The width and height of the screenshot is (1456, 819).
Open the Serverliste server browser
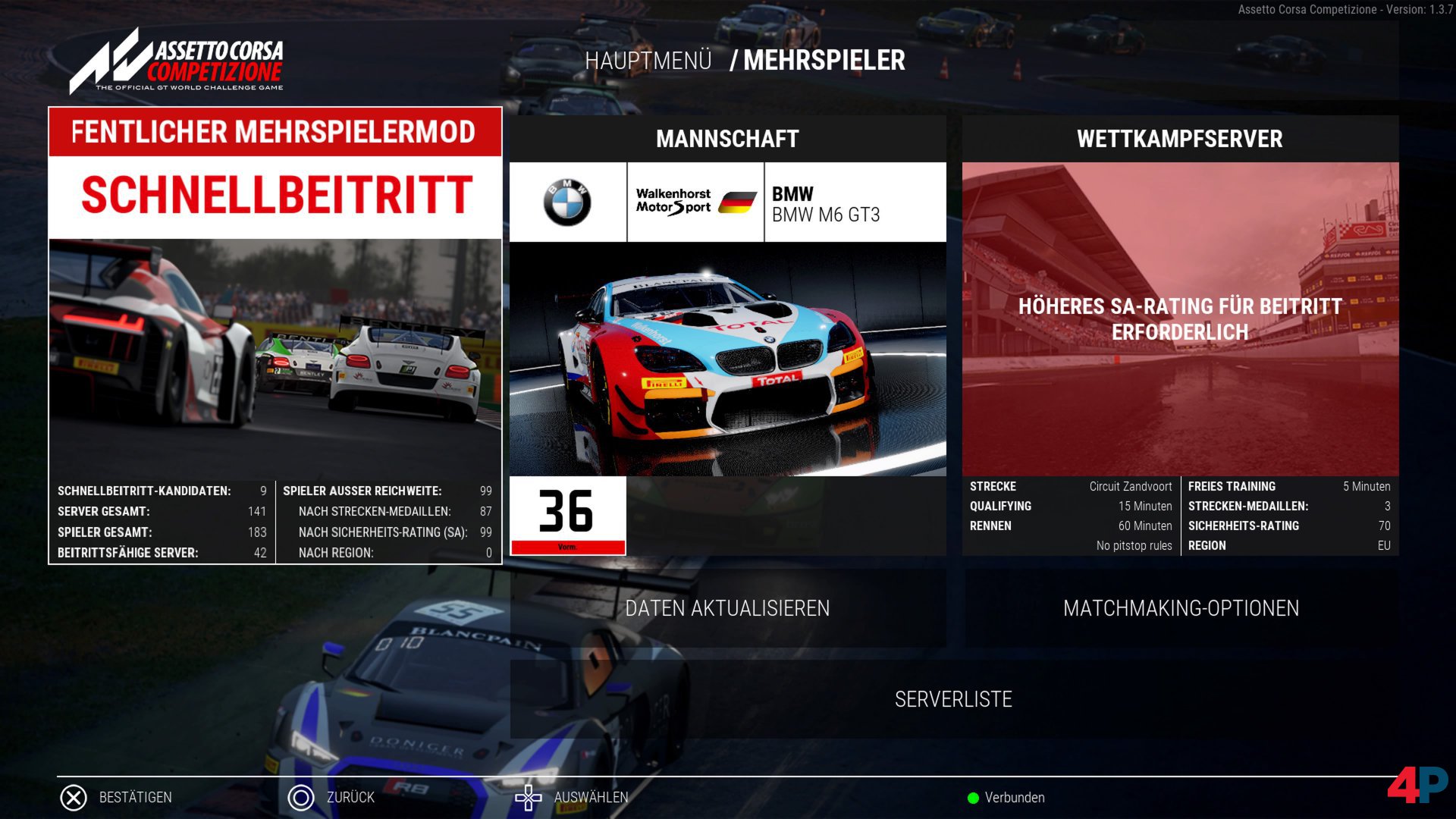(953, 699)
